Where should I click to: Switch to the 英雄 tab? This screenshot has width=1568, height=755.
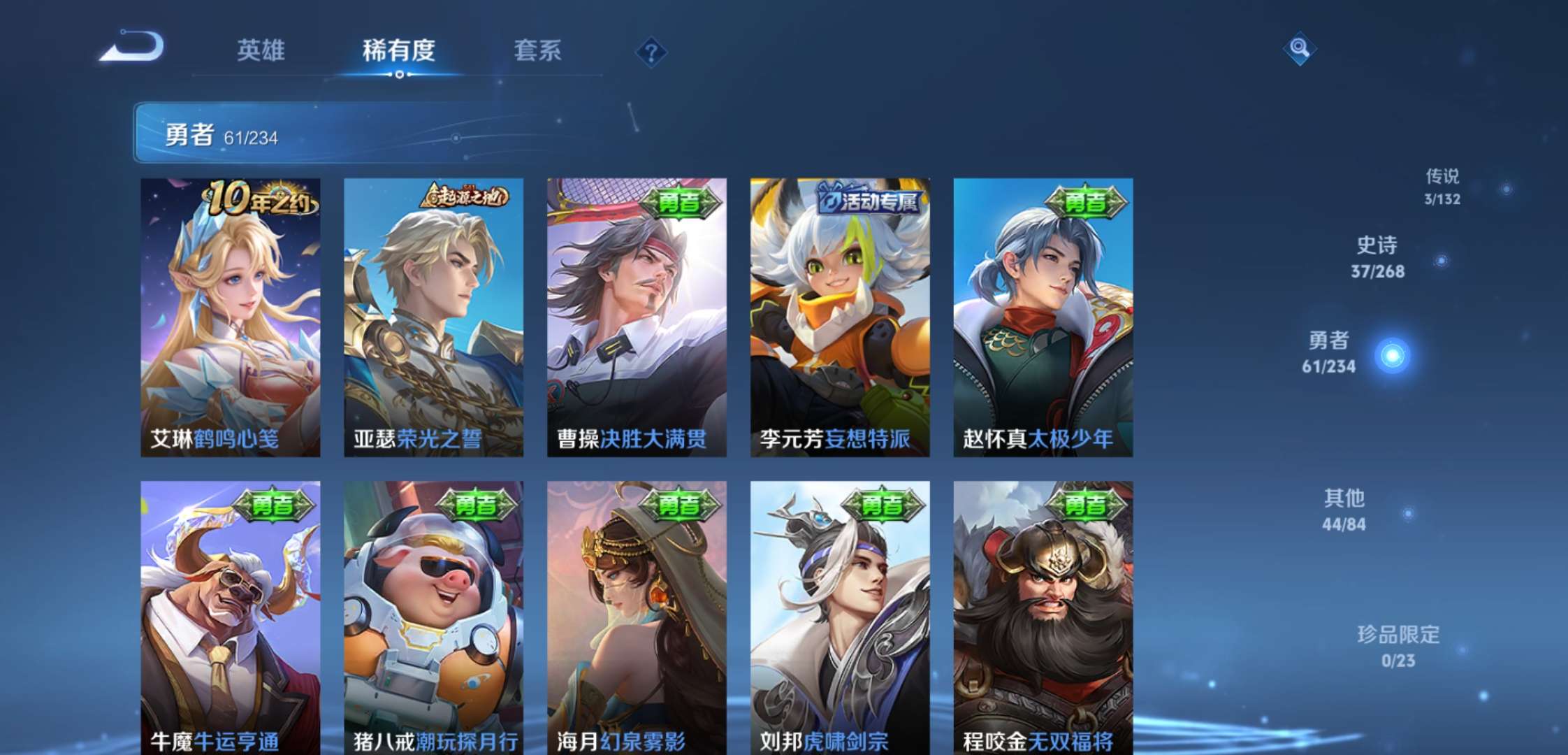pos(260,52)
